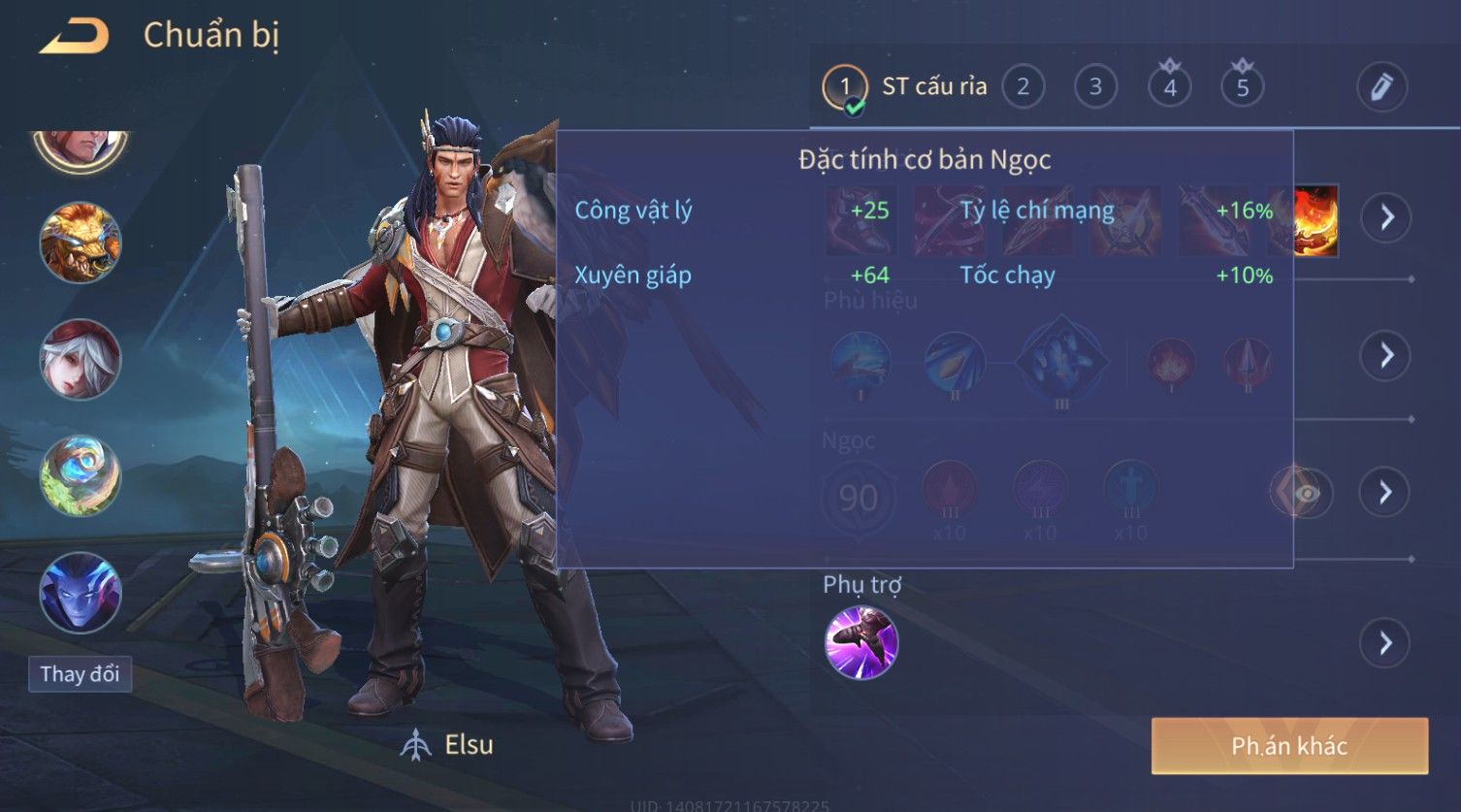
Task: Go back with the return arrow
Action: 75,37
